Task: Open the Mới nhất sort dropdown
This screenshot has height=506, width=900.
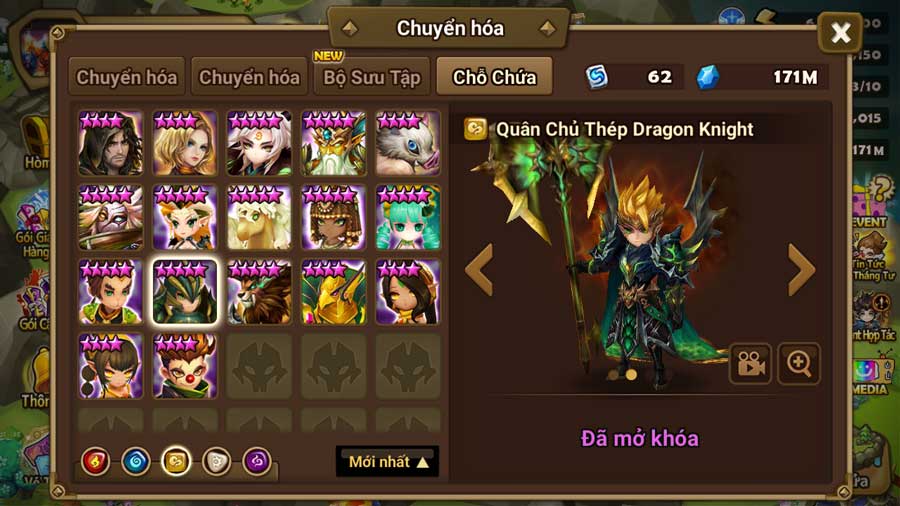Action: tap(387, 461)
